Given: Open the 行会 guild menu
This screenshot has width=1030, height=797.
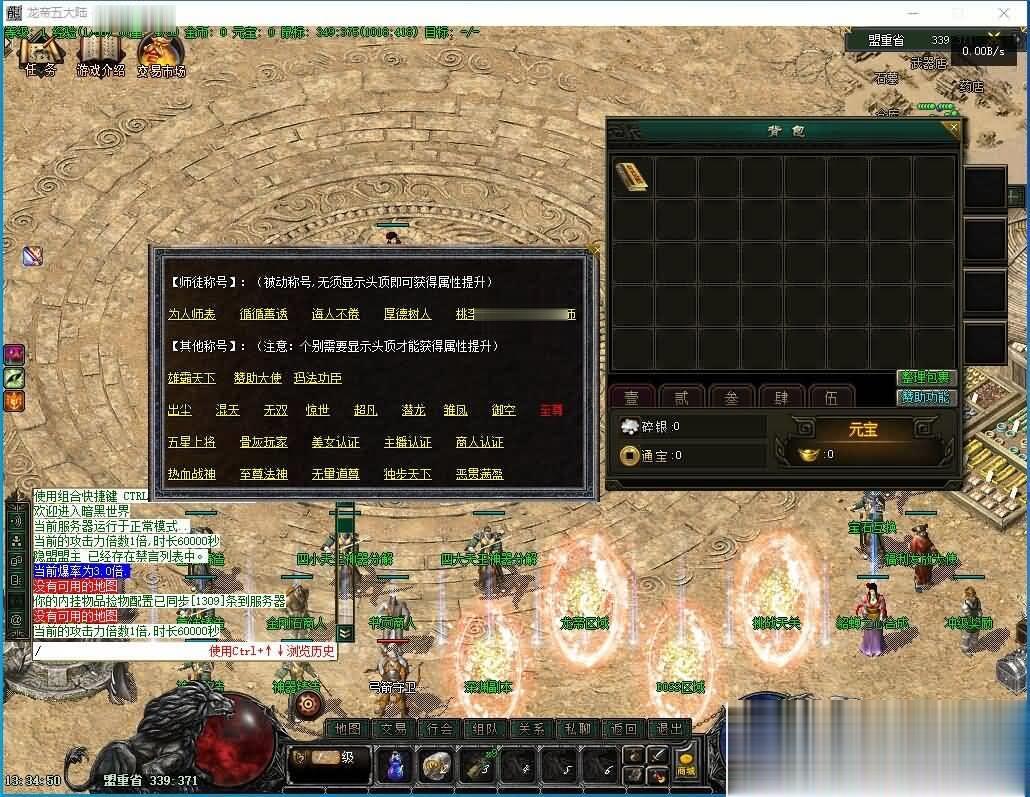Looking at the screenshot, I should coord(441,729).
